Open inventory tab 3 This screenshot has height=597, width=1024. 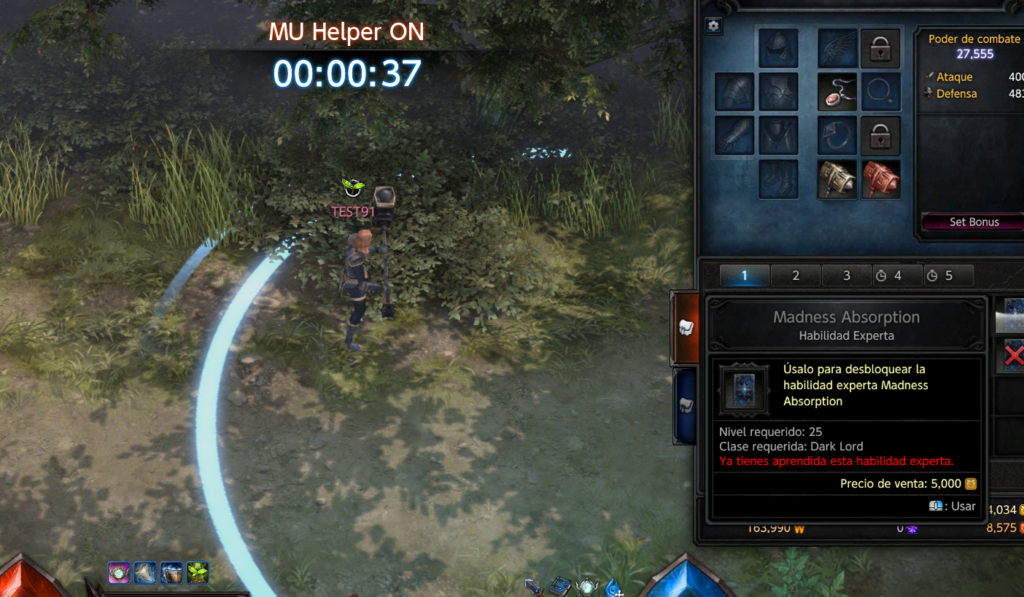click(x=846, y=276)
